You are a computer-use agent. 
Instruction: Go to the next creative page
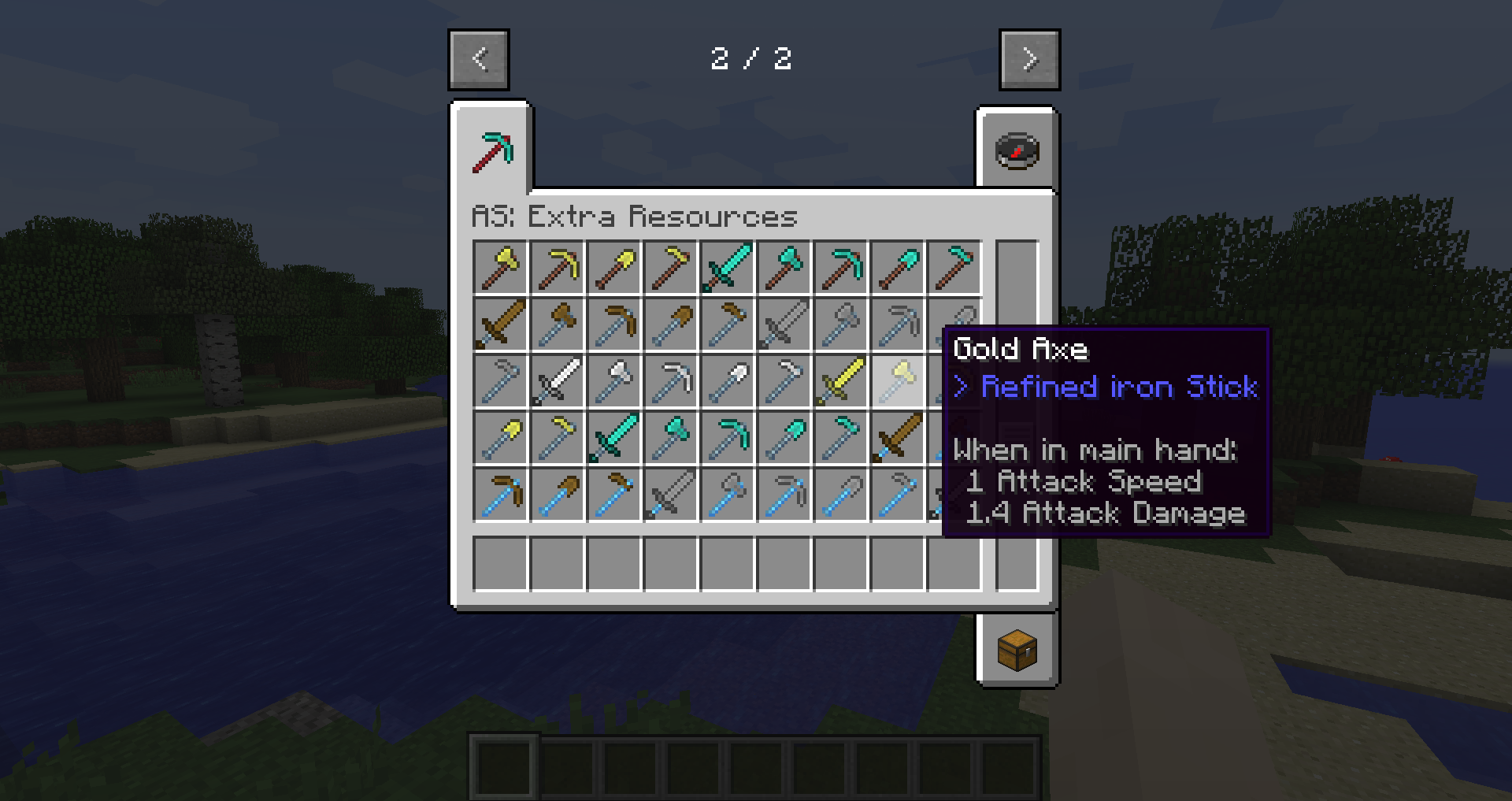coord(1029,59)
